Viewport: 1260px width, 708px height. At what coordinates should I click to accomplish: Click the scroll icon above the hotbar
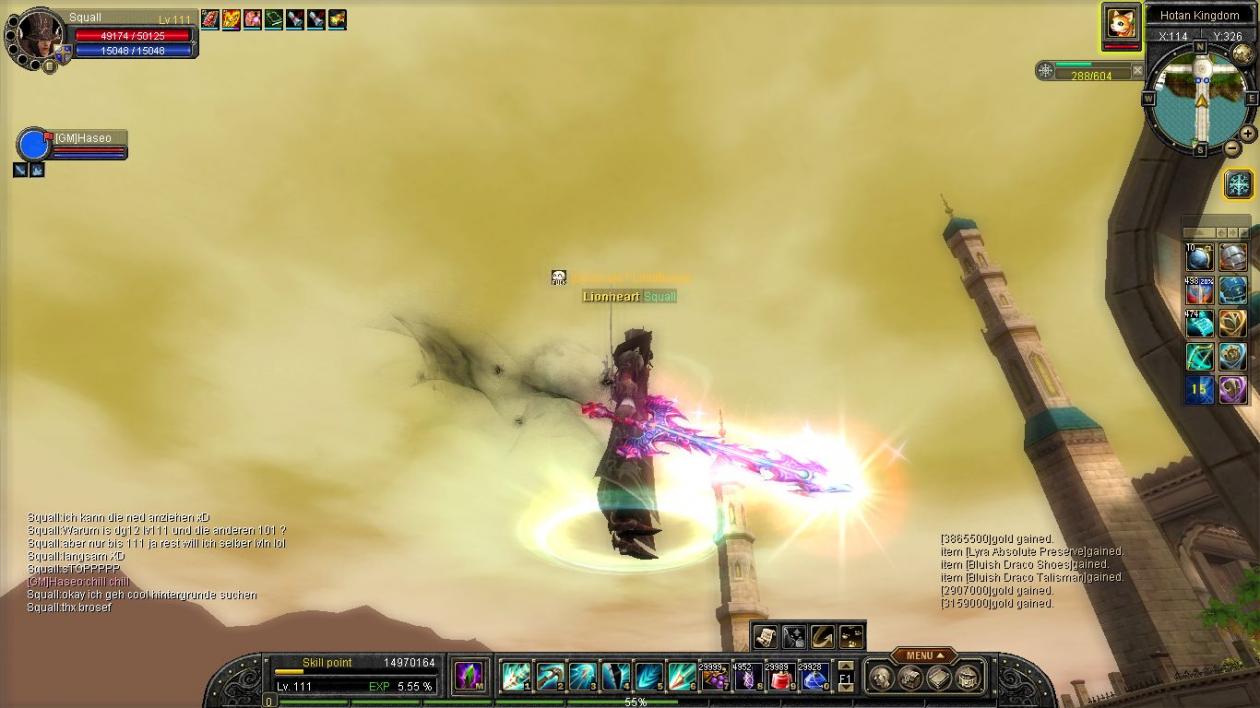click(x=766, y=636)
